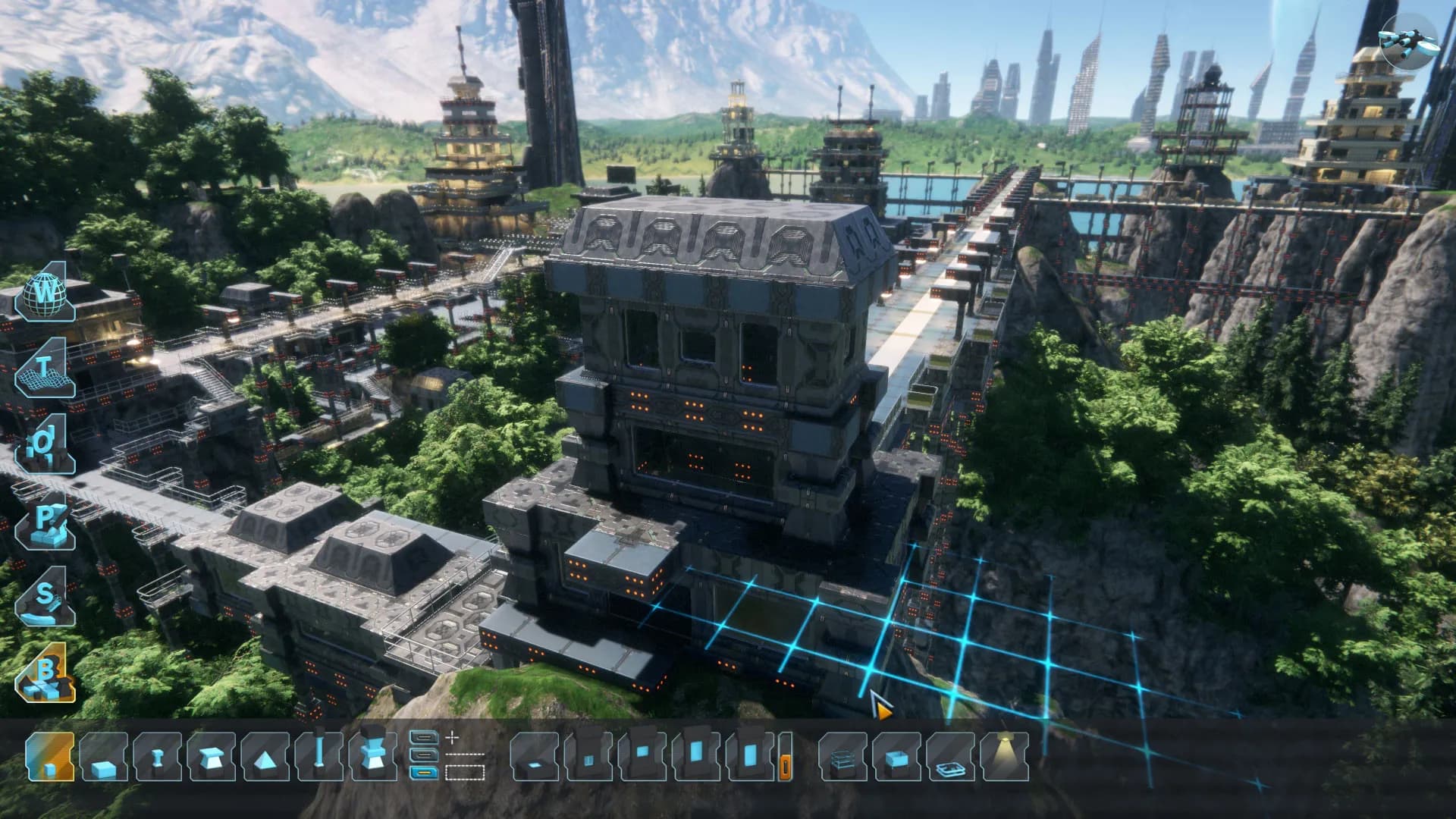
Task: Switch to dashed line placement mode
Action: coord(464,755)
